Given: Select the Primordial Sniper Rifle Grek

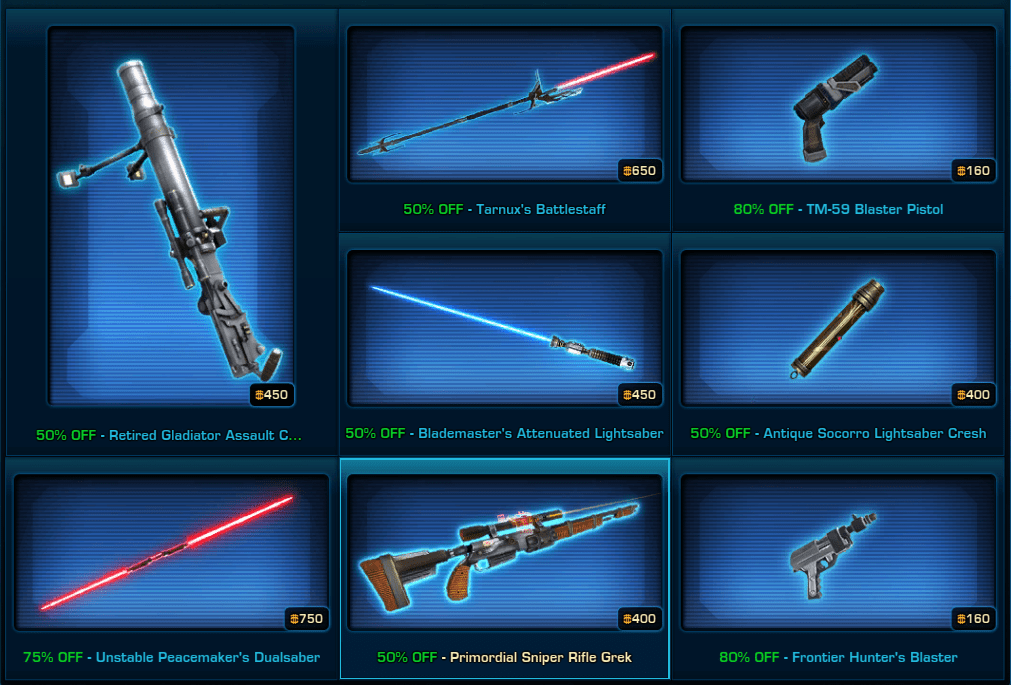Looking at the screenshot, I should pos(505,553).
